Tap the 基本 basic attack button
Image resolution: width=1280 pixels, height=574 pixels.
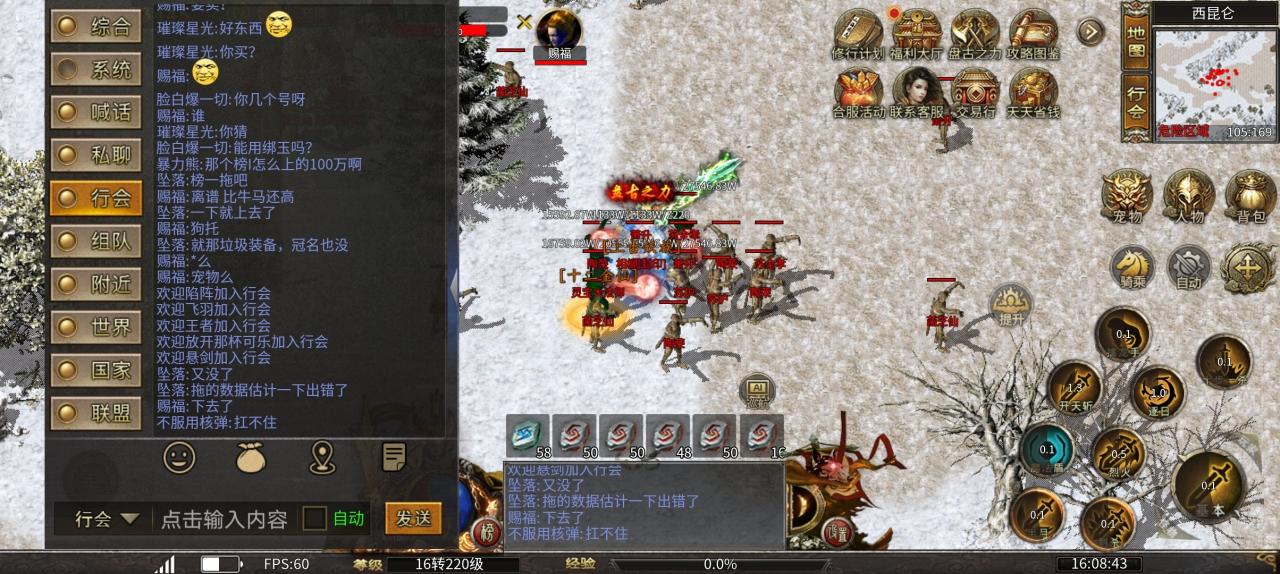pyautogui.click(x=1209, y=486)
